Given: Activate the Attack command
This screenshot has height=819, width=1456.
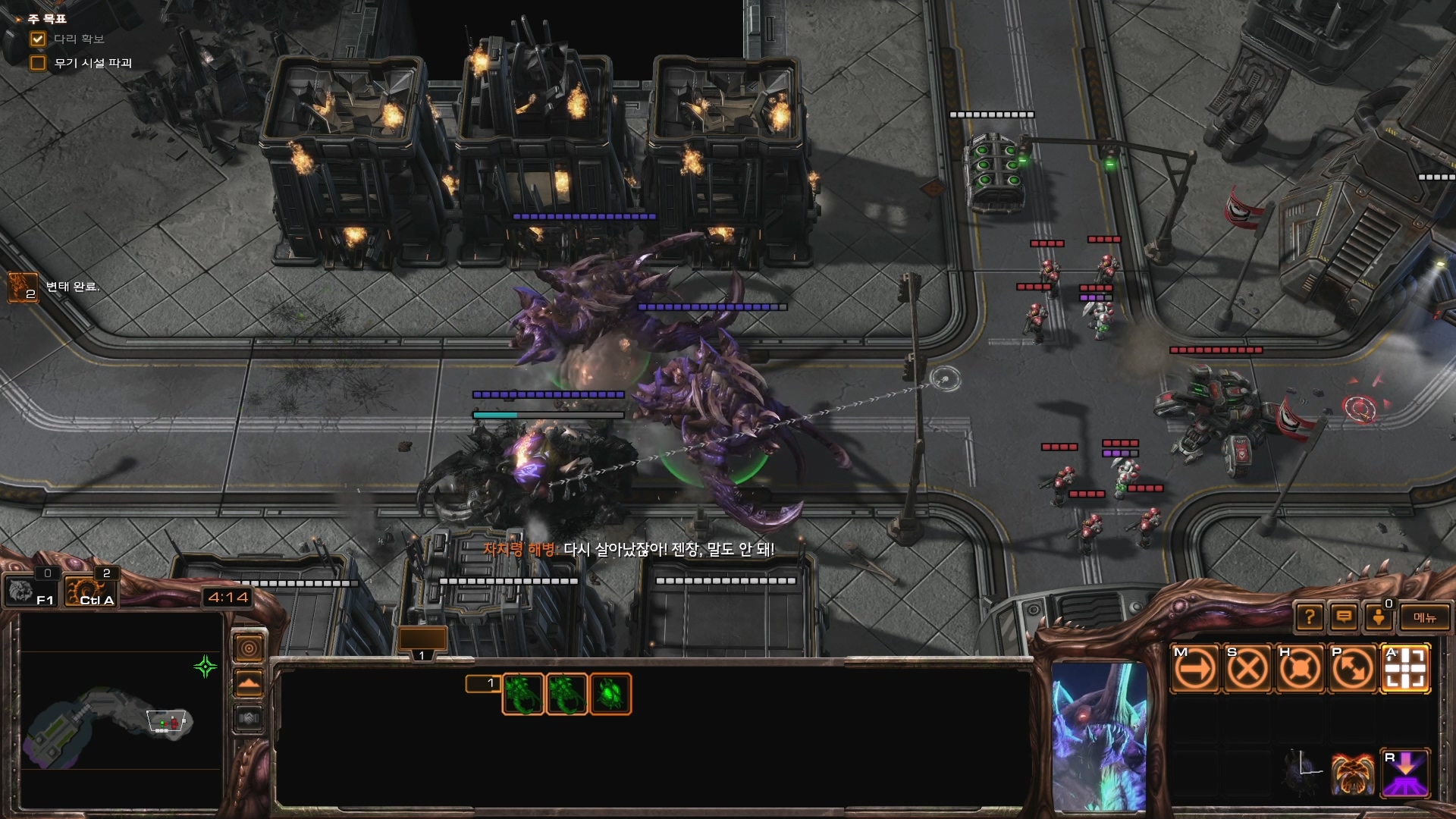Looking at the screenshot, I should point(1405,669).
